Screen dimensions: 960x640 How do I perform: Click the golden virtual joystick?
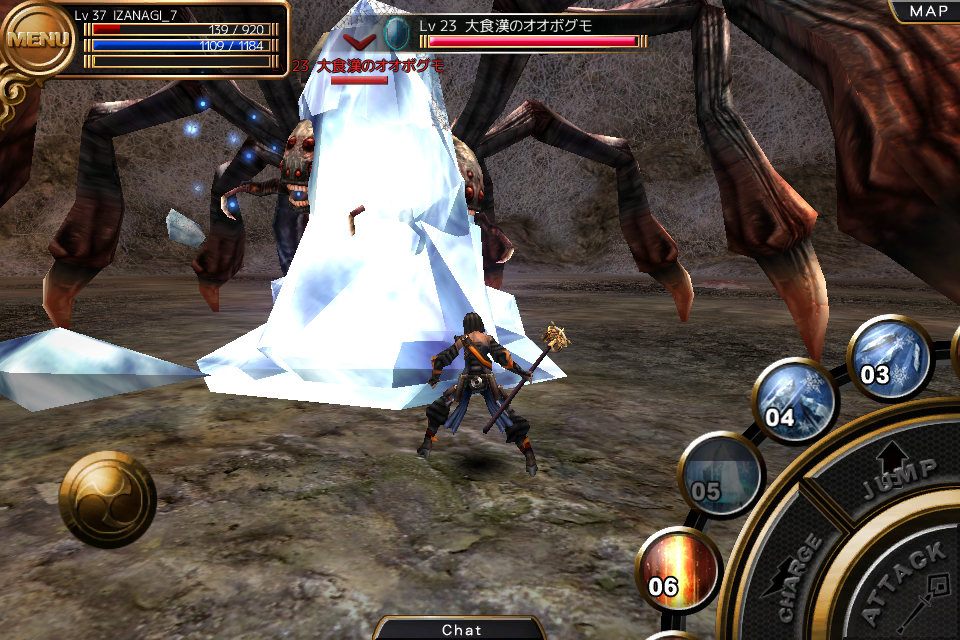point(107,499)
